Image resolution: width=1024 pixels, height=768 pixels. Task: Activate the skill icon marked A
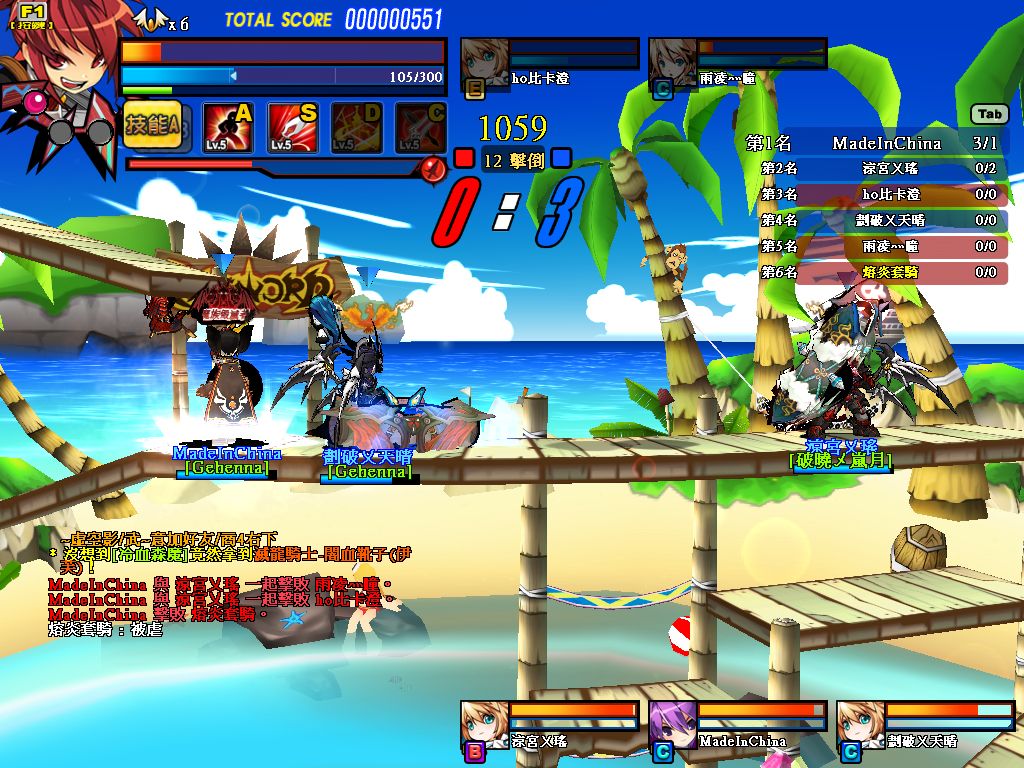point(228,127)
